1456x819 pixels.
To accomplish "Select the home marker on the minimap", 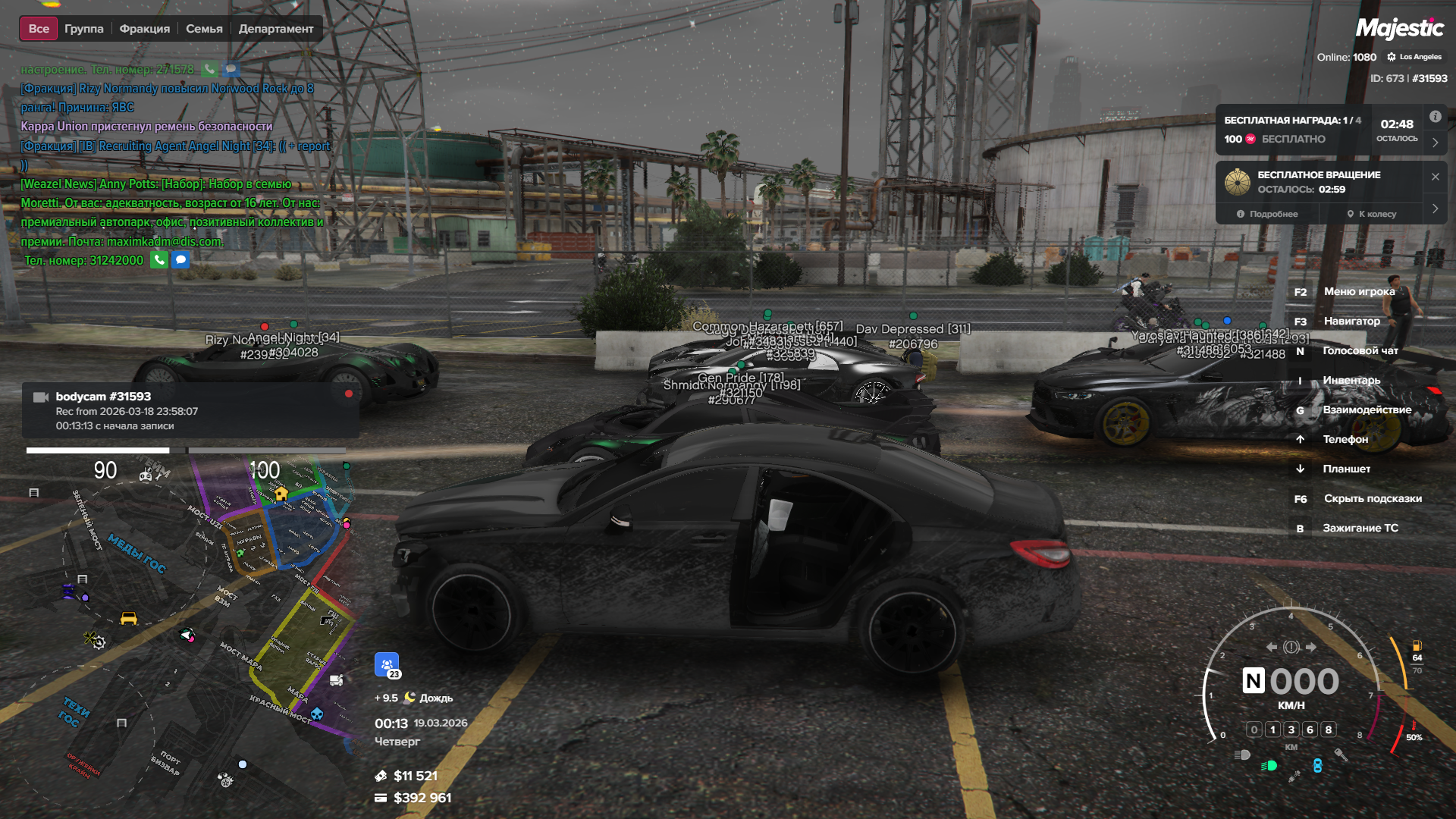I will 281,494.
